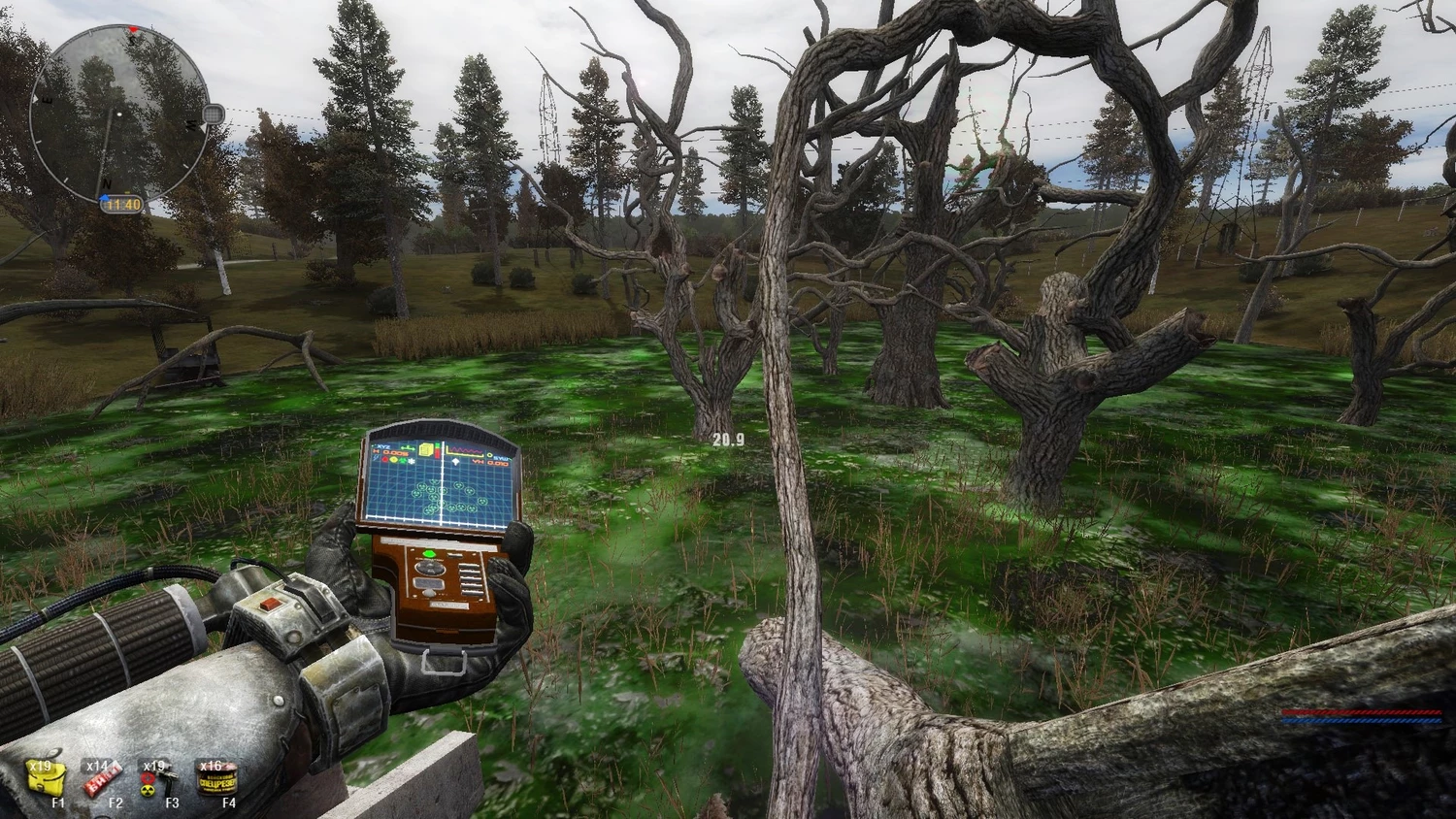Select the bandage quick slot
This screenshot has width=1456, height=819.
click(x=103, y=776)
